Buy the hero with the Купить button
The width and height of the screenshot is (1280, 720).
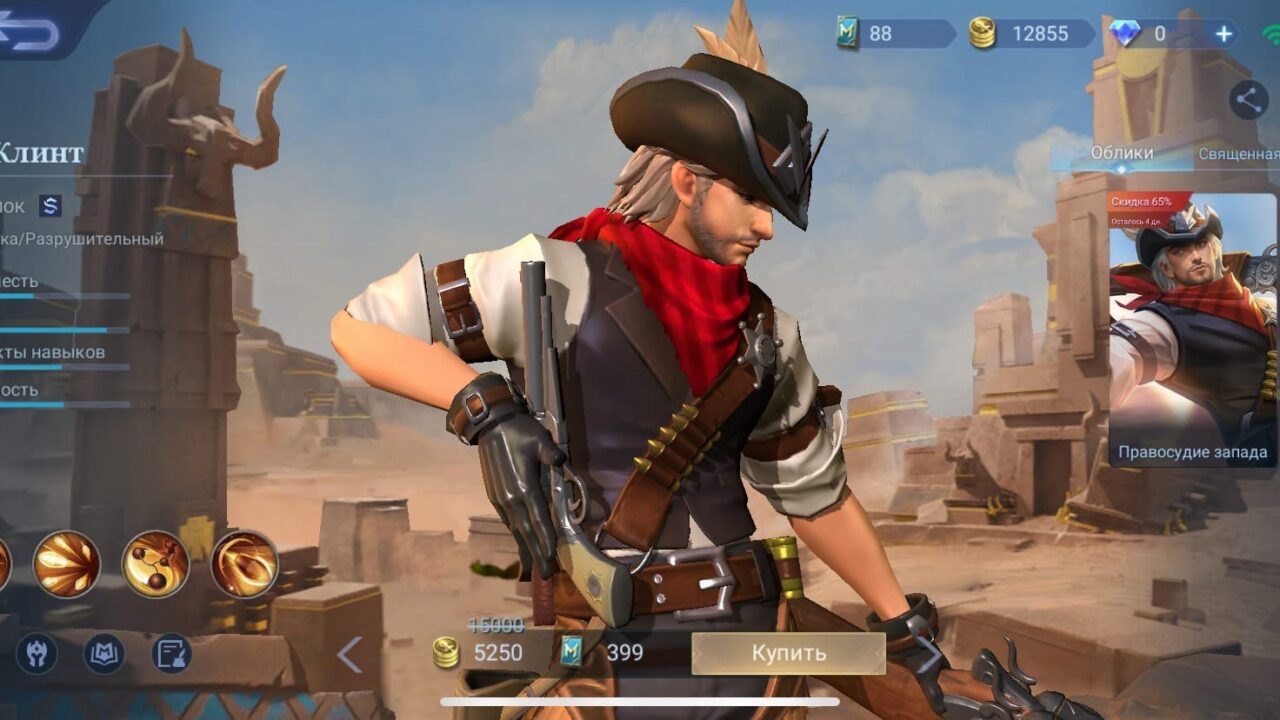(x=788, y=653)
